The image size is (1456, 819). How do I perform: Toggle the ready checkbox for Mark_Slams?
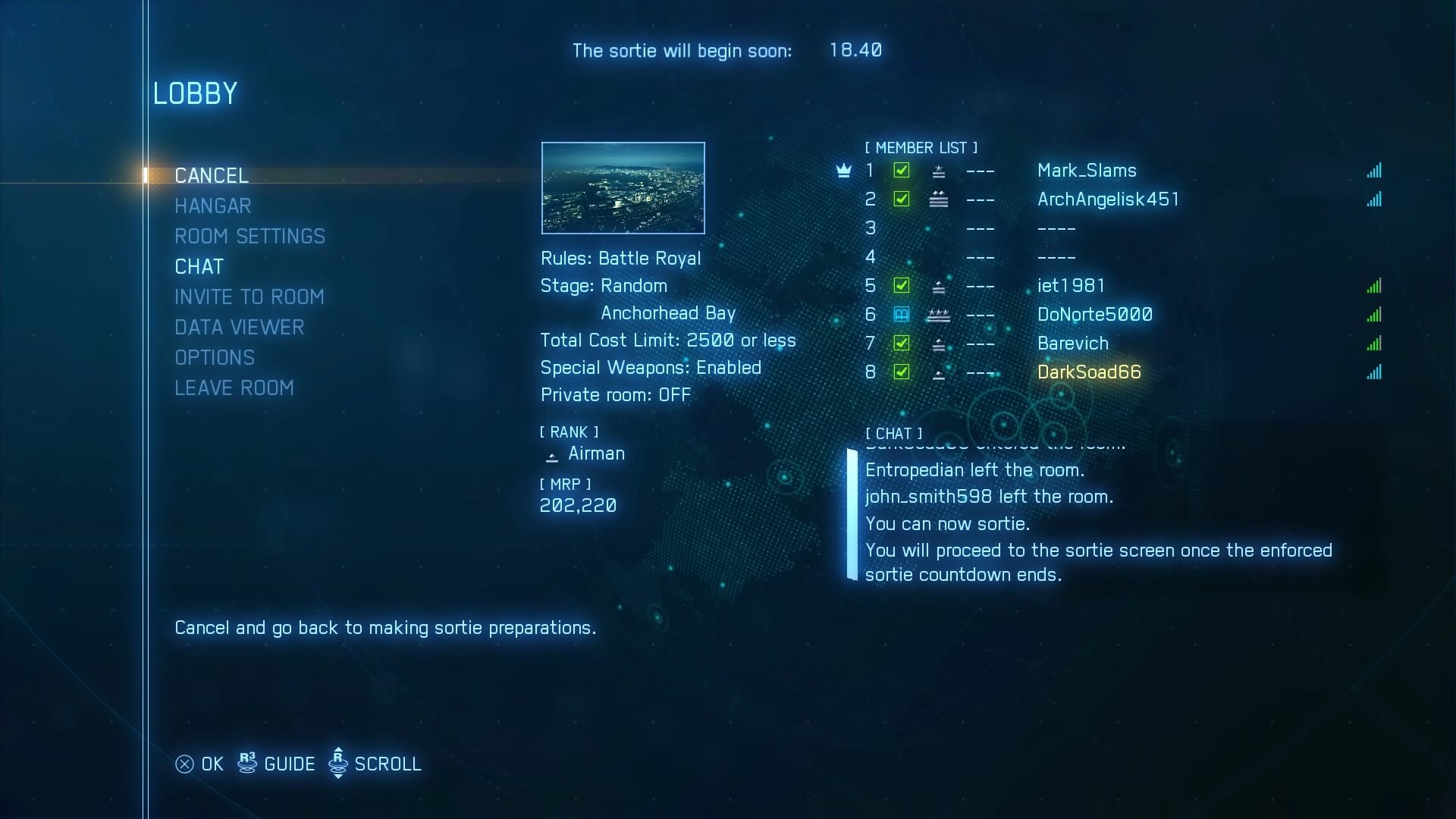click(902, 171)
